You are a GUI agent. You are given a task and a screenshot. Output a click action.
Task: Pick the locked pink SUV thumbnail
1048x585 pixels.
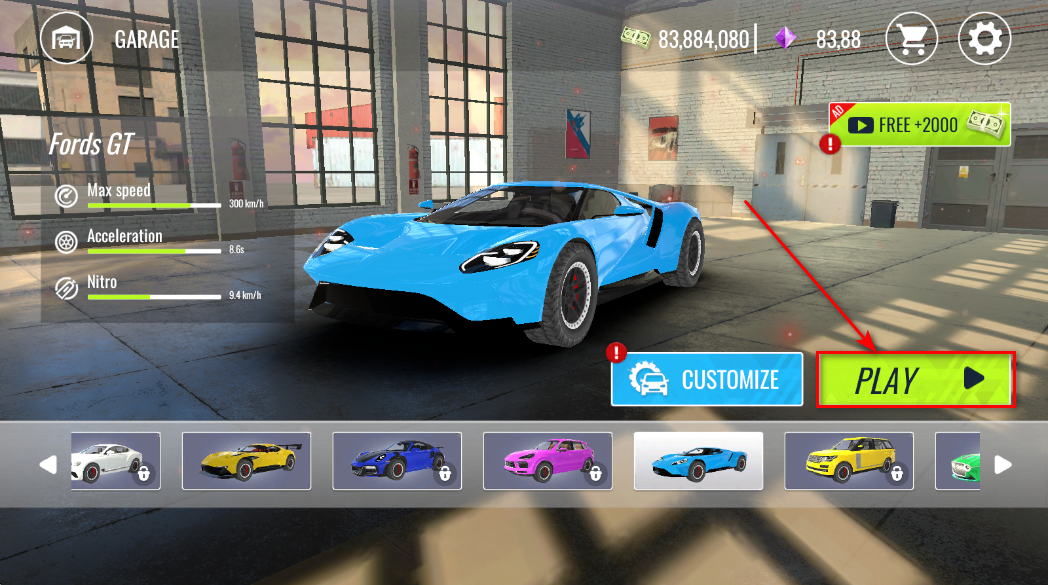pyautogui.click(x=547, y=461)
